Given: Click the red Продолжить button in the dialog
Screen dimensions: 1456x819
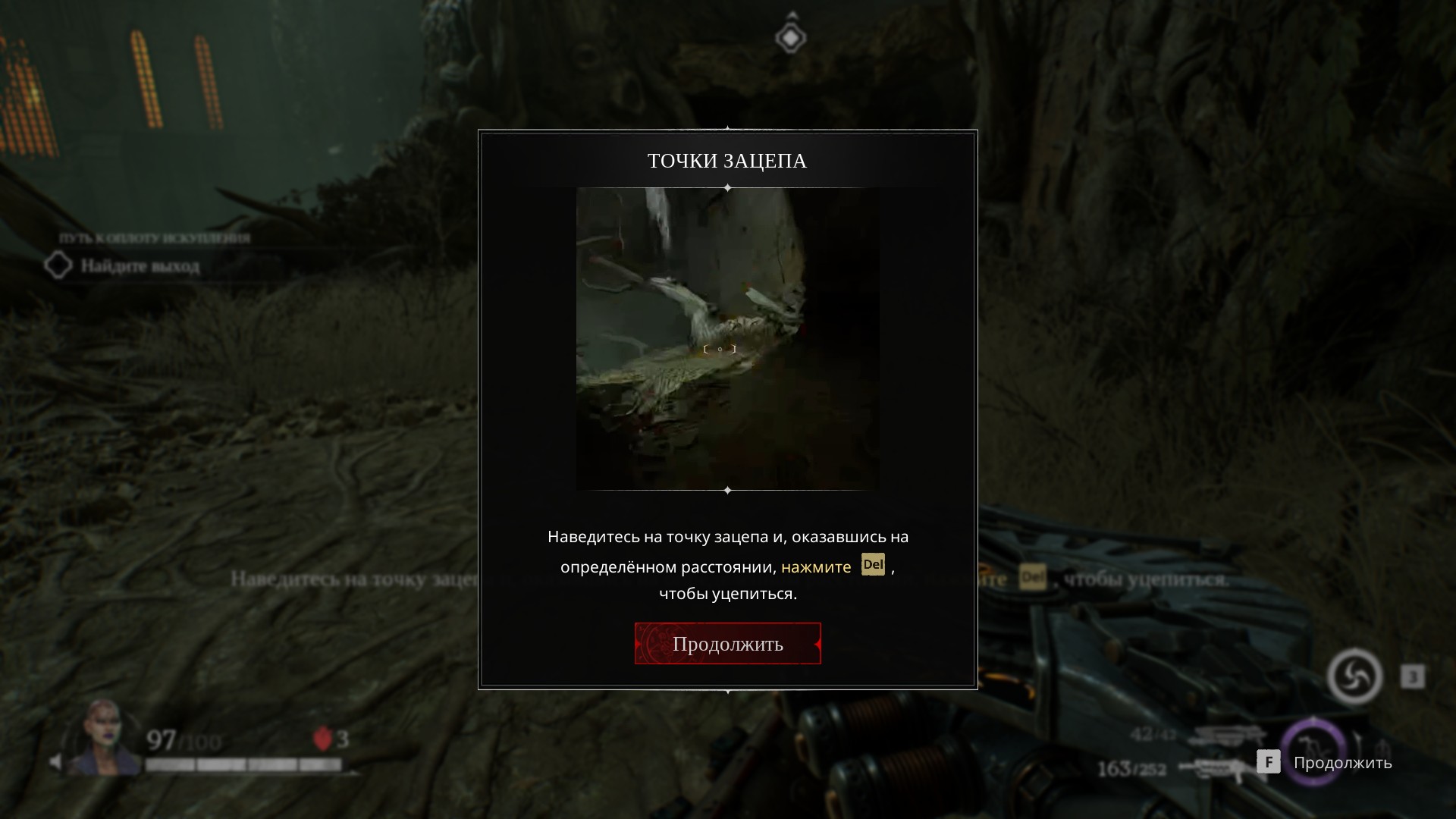Looking at the screenshot, I should [727, 644].
